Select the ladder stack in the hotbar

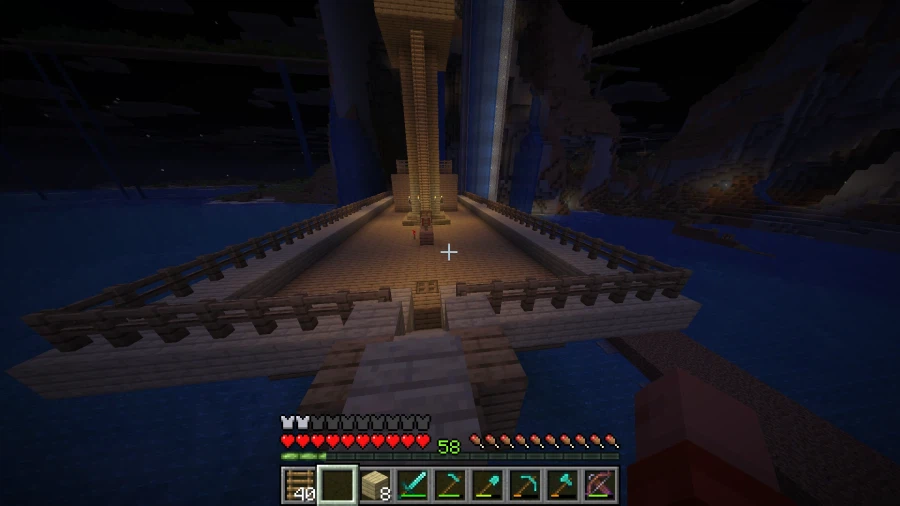coord(299,485)
